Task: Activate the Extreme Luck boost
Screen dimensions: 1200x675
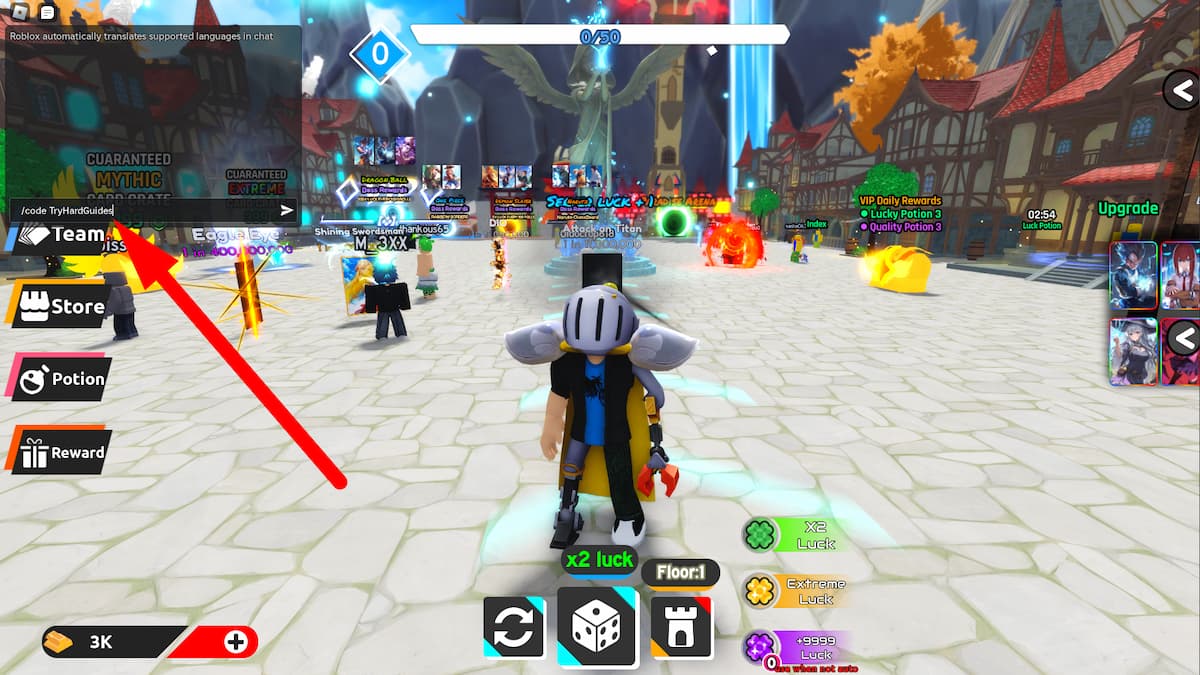Action: click(x=798, y=591)
